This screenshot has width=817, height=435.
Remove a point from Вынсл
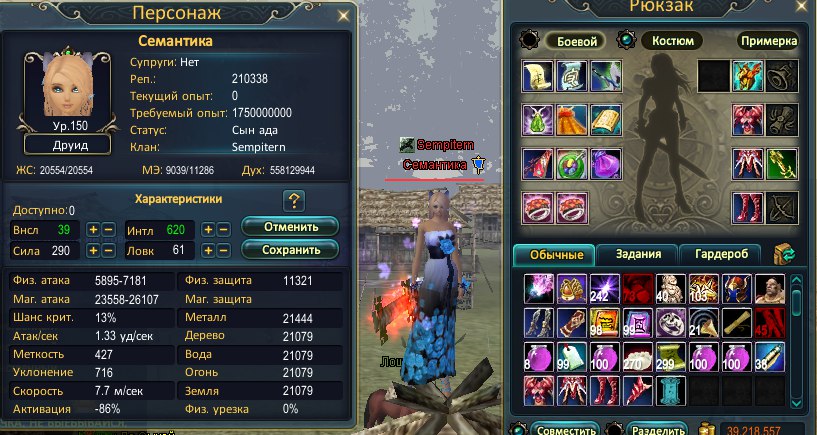click(x=108, y=229)
